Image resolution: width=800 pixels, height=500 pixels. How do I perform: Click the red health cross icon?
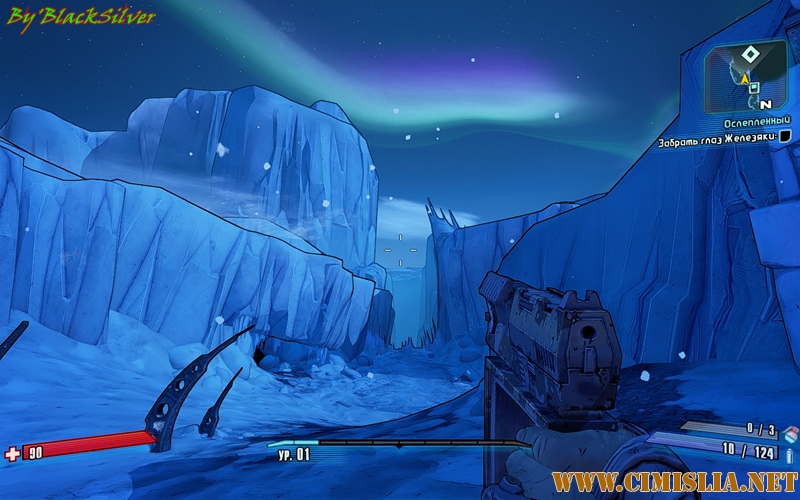tap(12, 454)
